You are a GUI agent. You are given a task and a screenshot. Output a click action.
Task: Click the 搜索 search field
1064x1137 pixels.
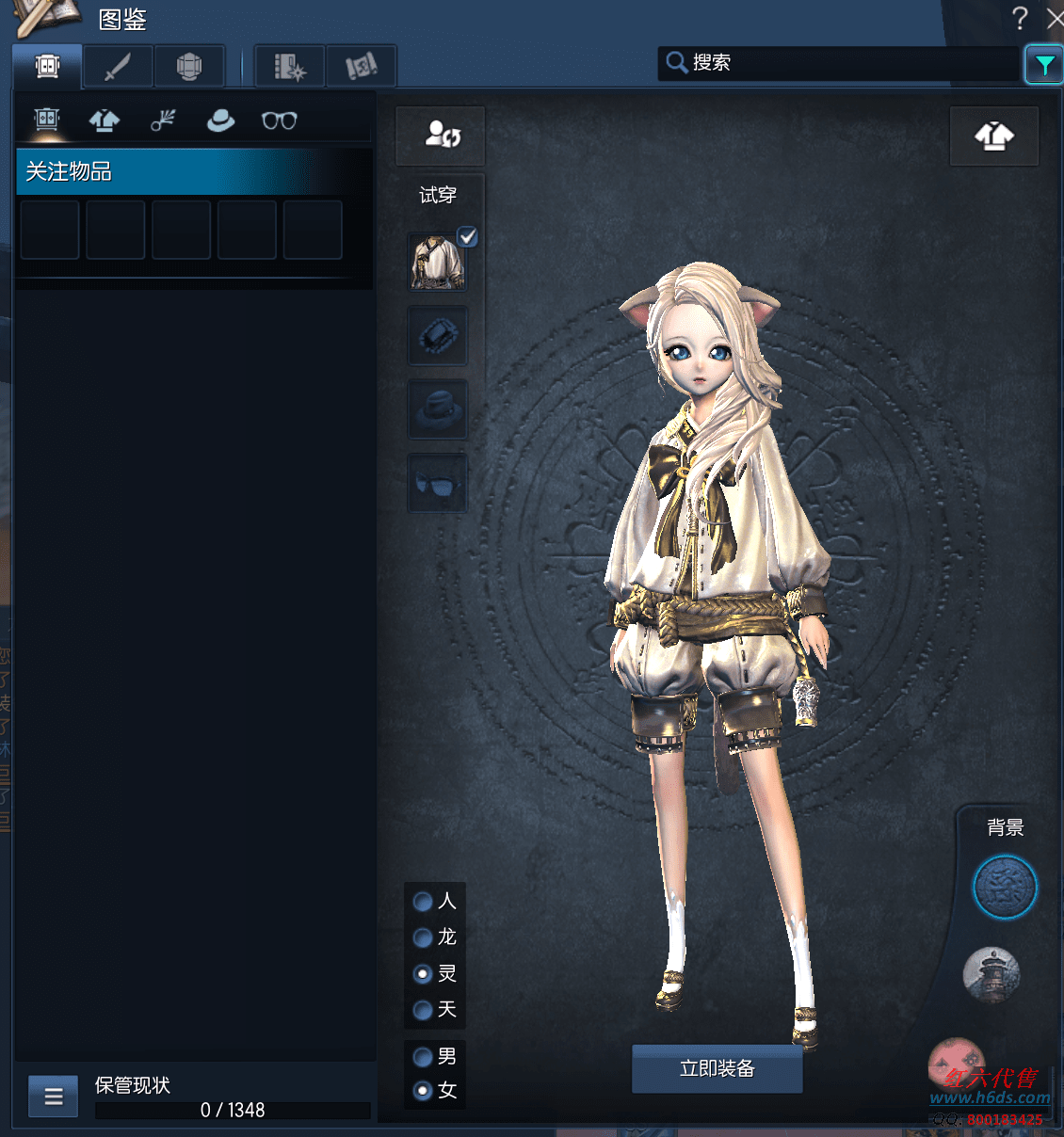click(838, 63)
